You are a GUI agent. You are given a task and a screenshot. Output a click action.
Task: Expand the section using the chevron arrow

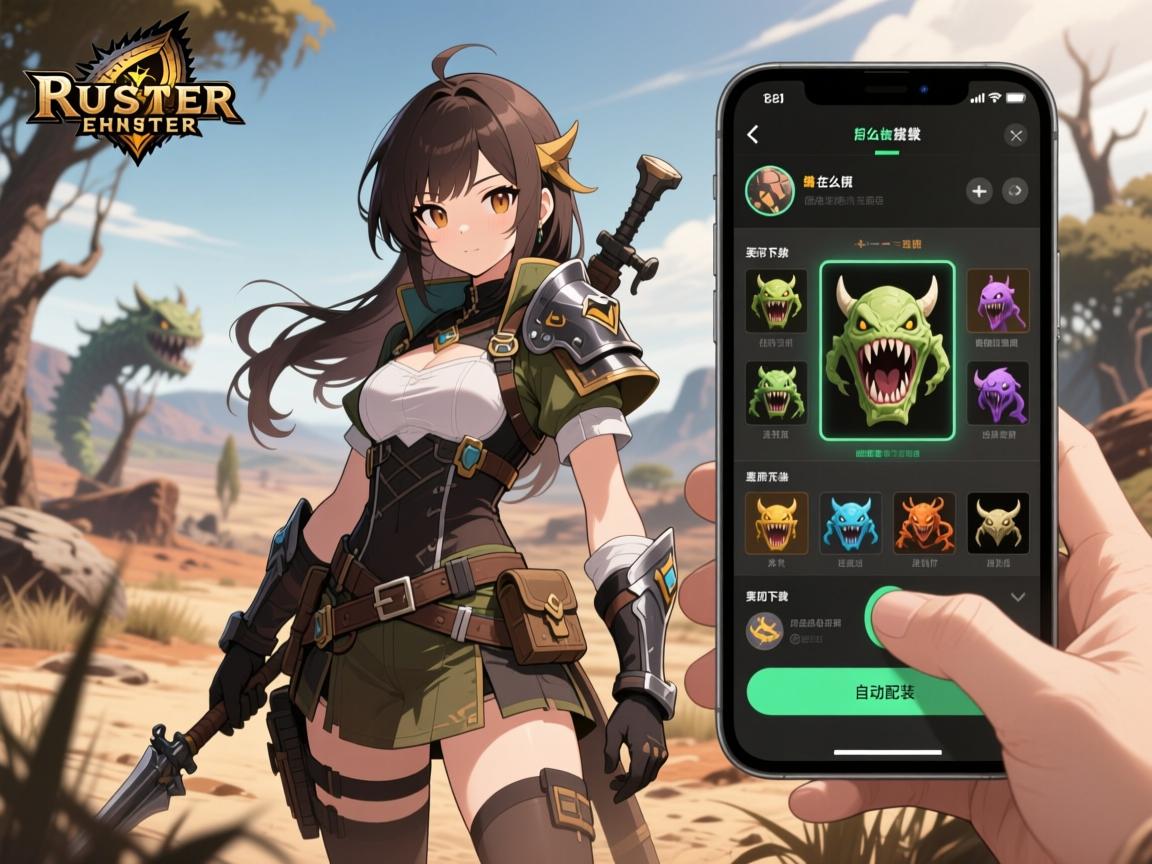click(1018, 597)
